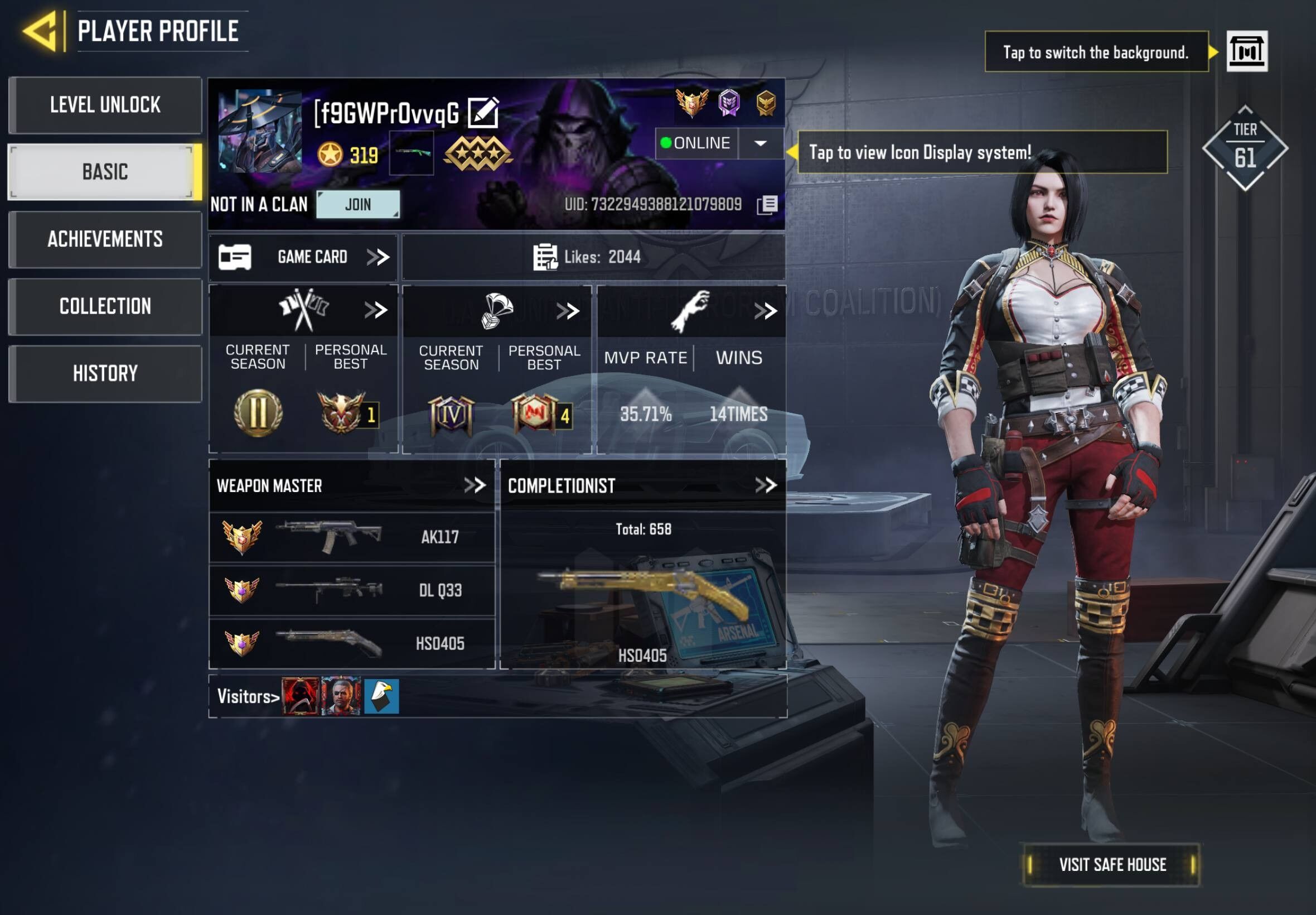1316x915 pixels.
Task: Open the Visitors list
Action: coord(248,696)
